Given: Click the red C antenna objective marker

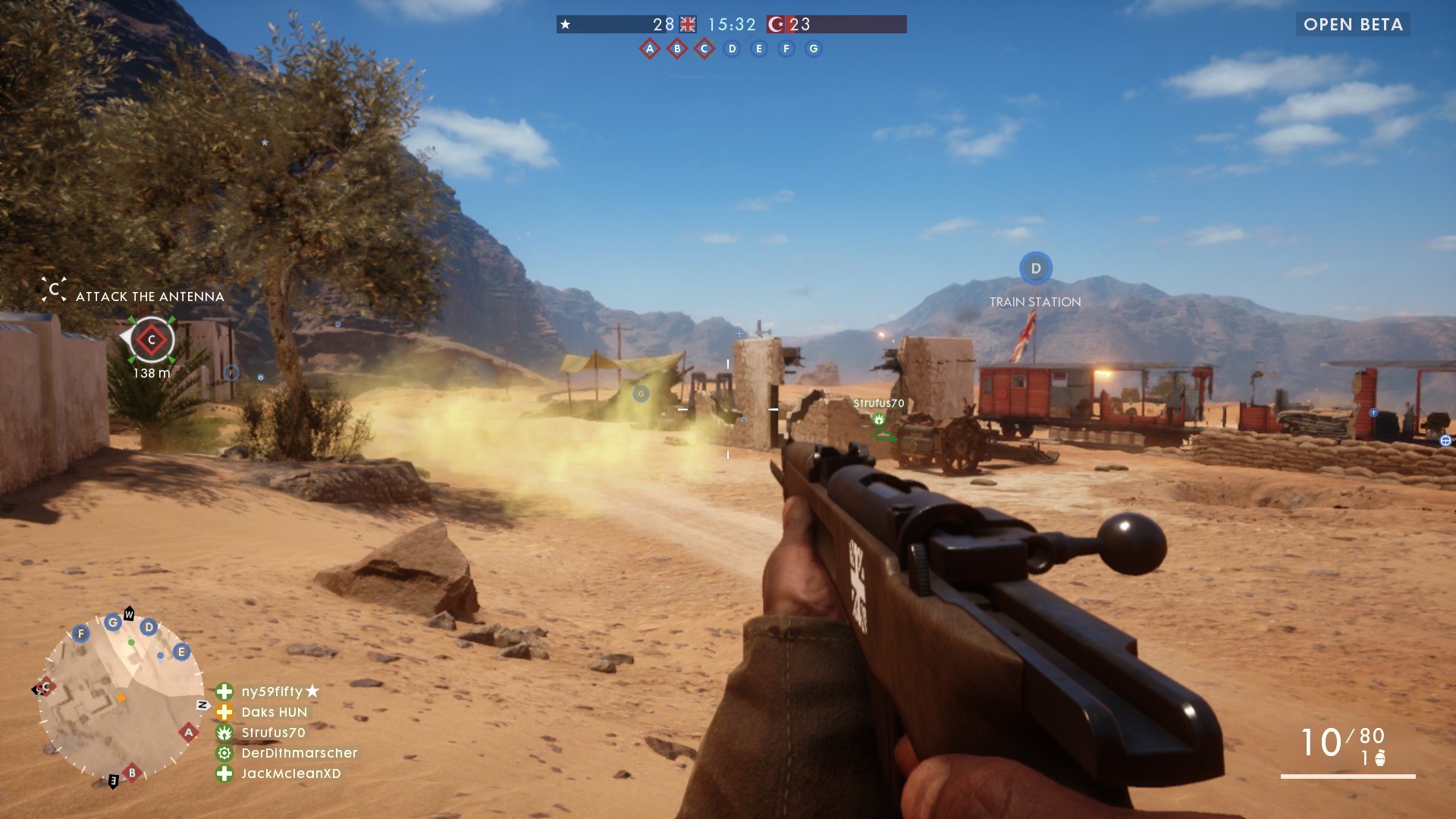Looking at the screenshot, I should coord(152,340).
